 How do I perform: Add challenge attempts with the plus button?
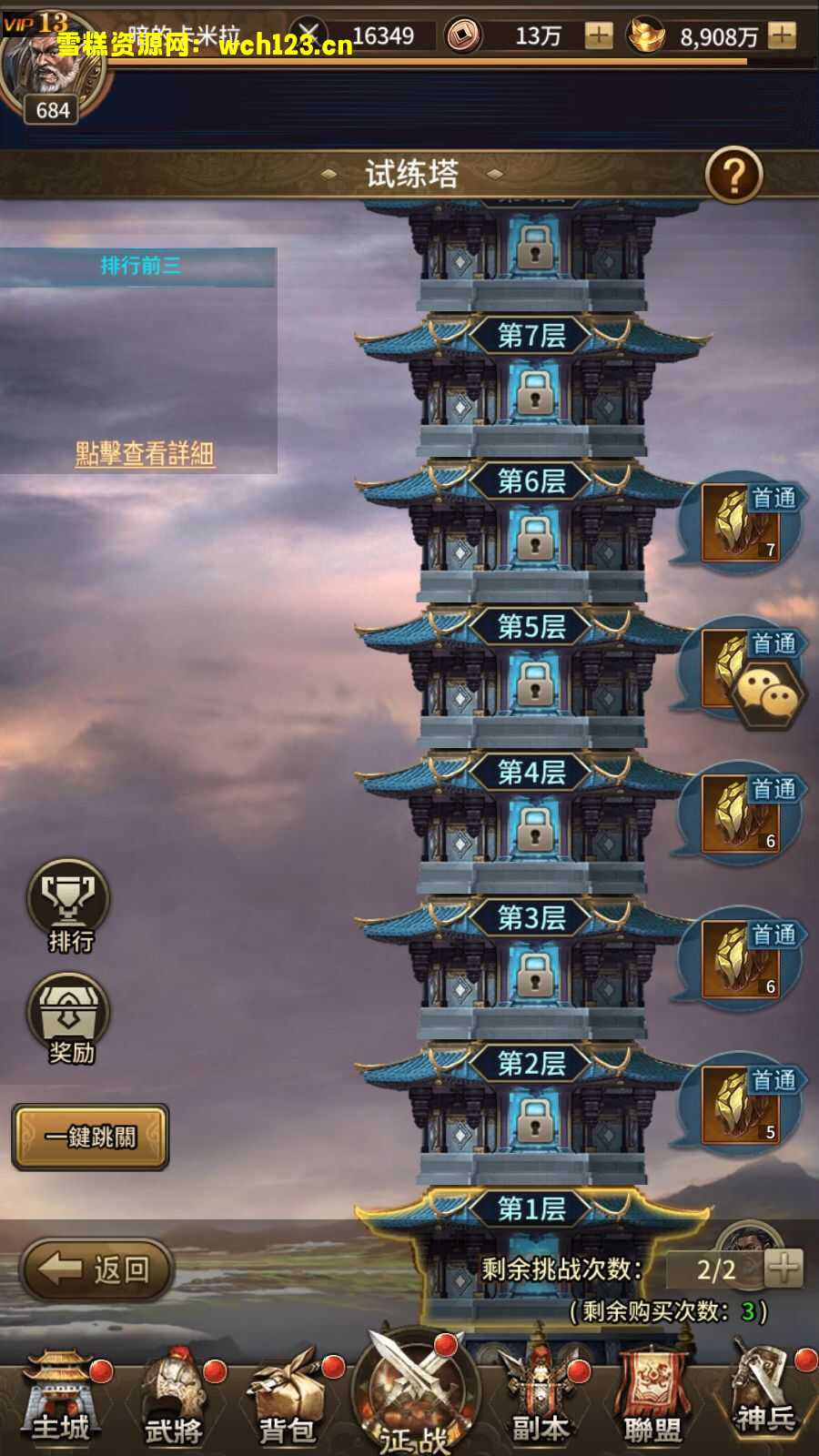(784, 1268)
